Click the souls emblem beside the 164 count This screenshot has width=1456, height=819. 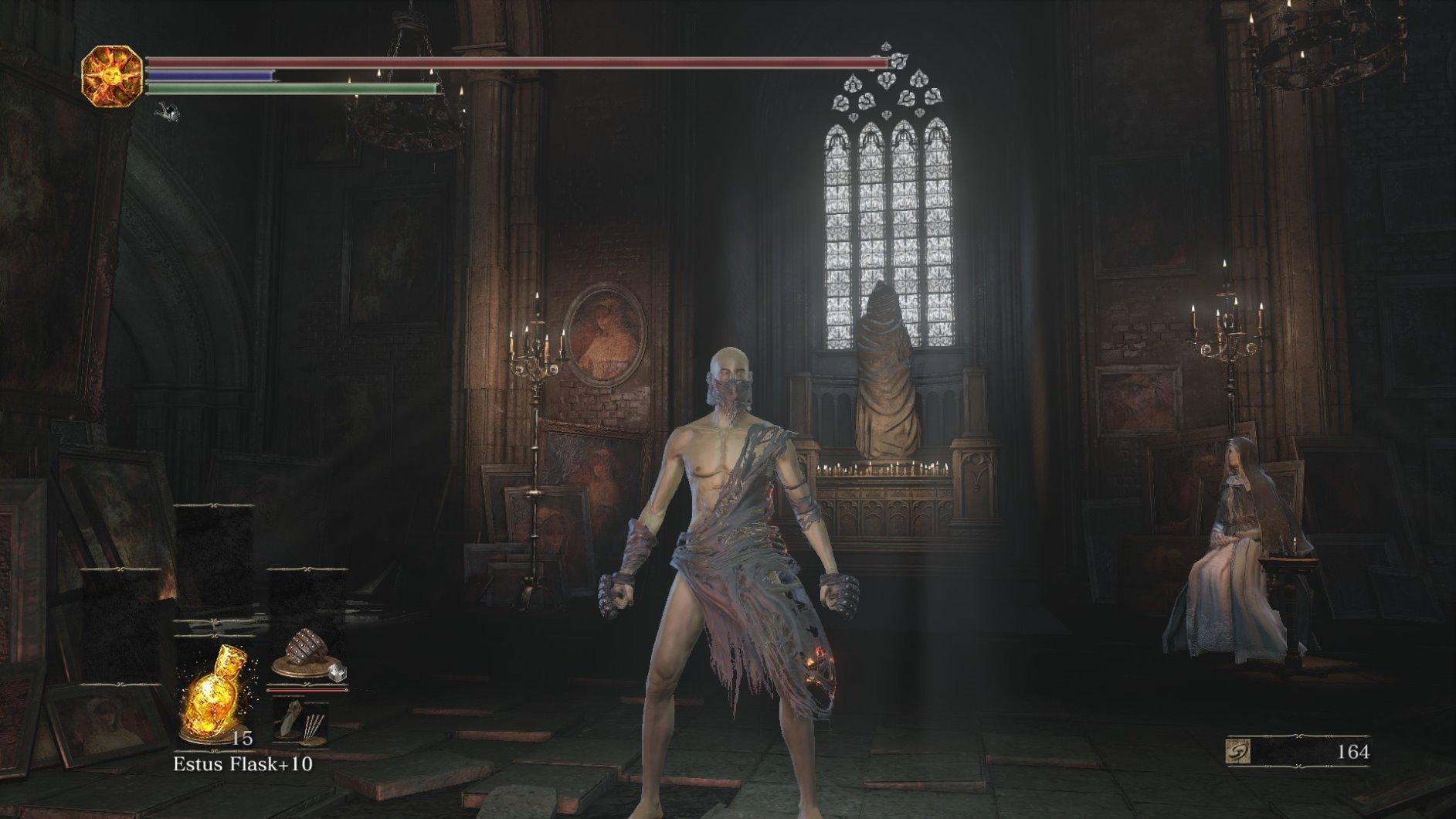(1239, 751)
